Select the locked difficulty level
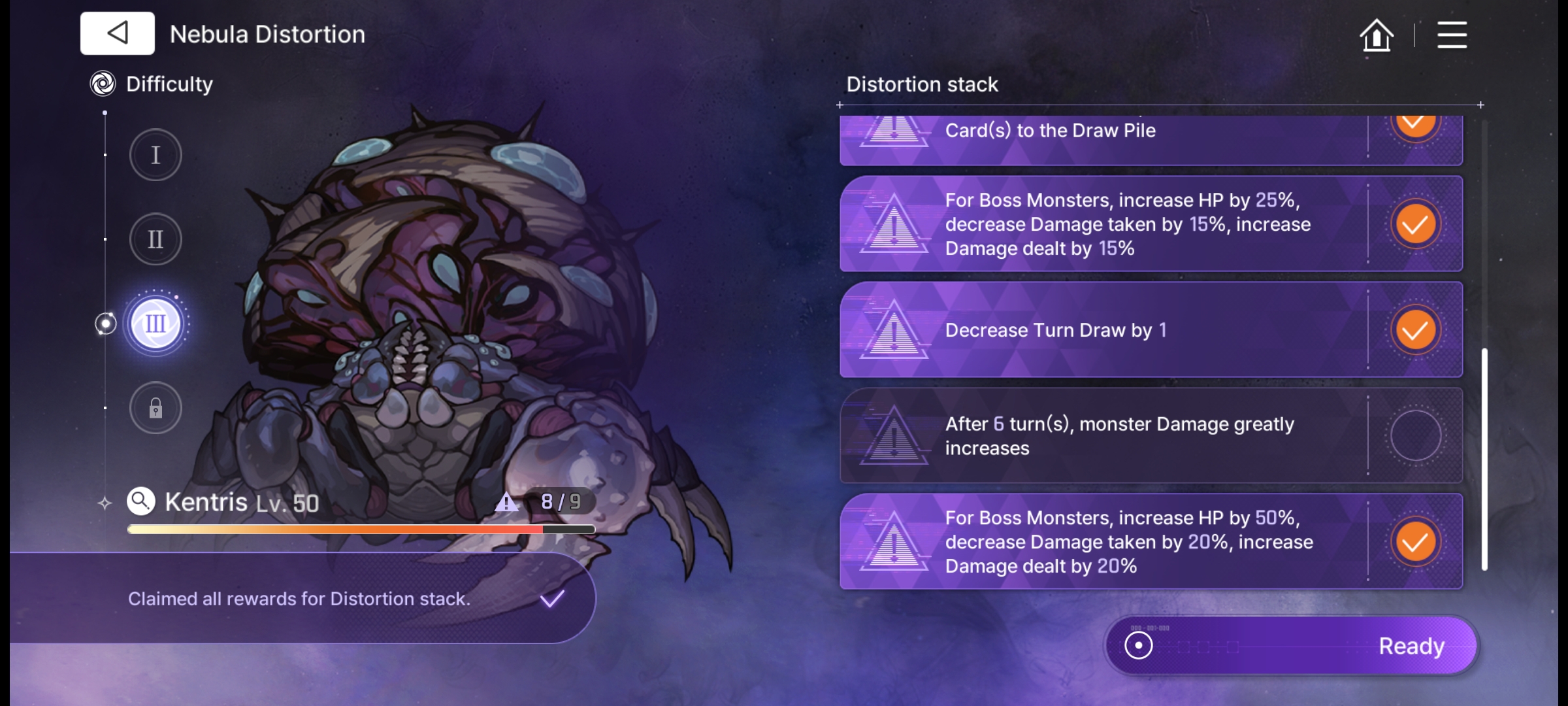1568x706 pixels. point(155,409)
